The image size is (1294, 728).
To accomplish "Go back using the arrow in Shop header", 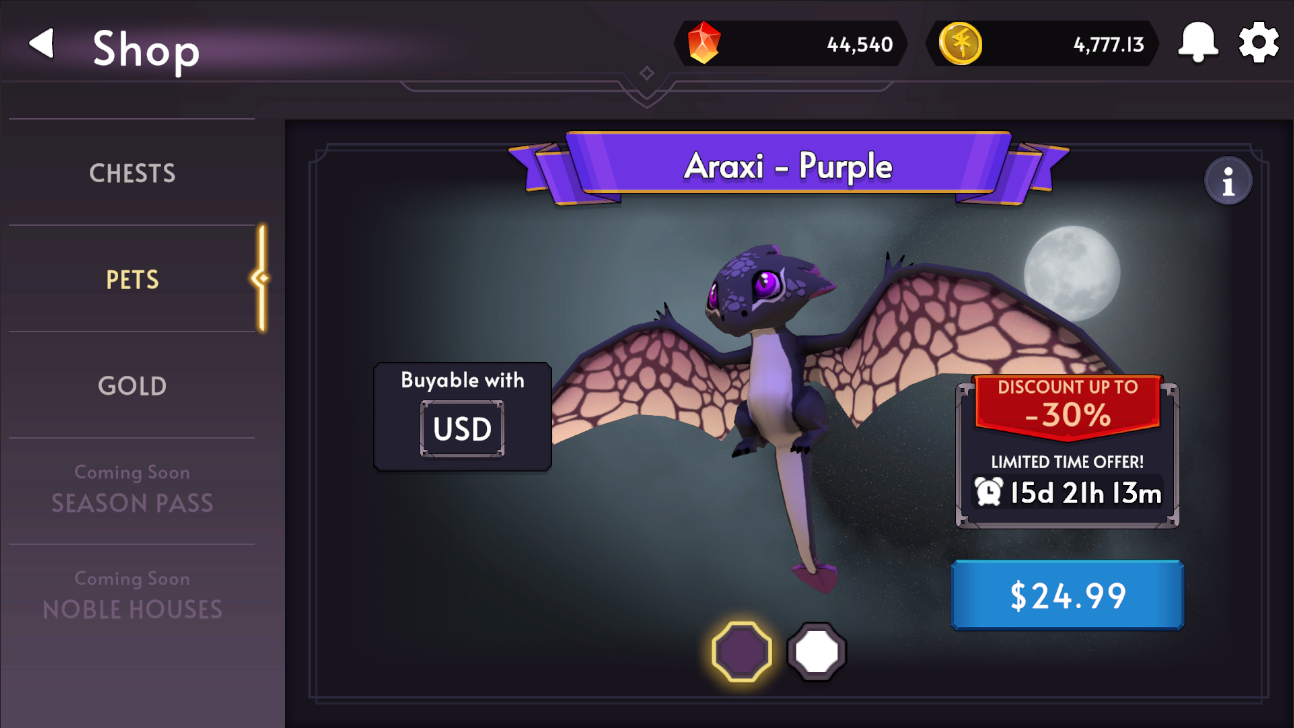I will pos(40,45).
